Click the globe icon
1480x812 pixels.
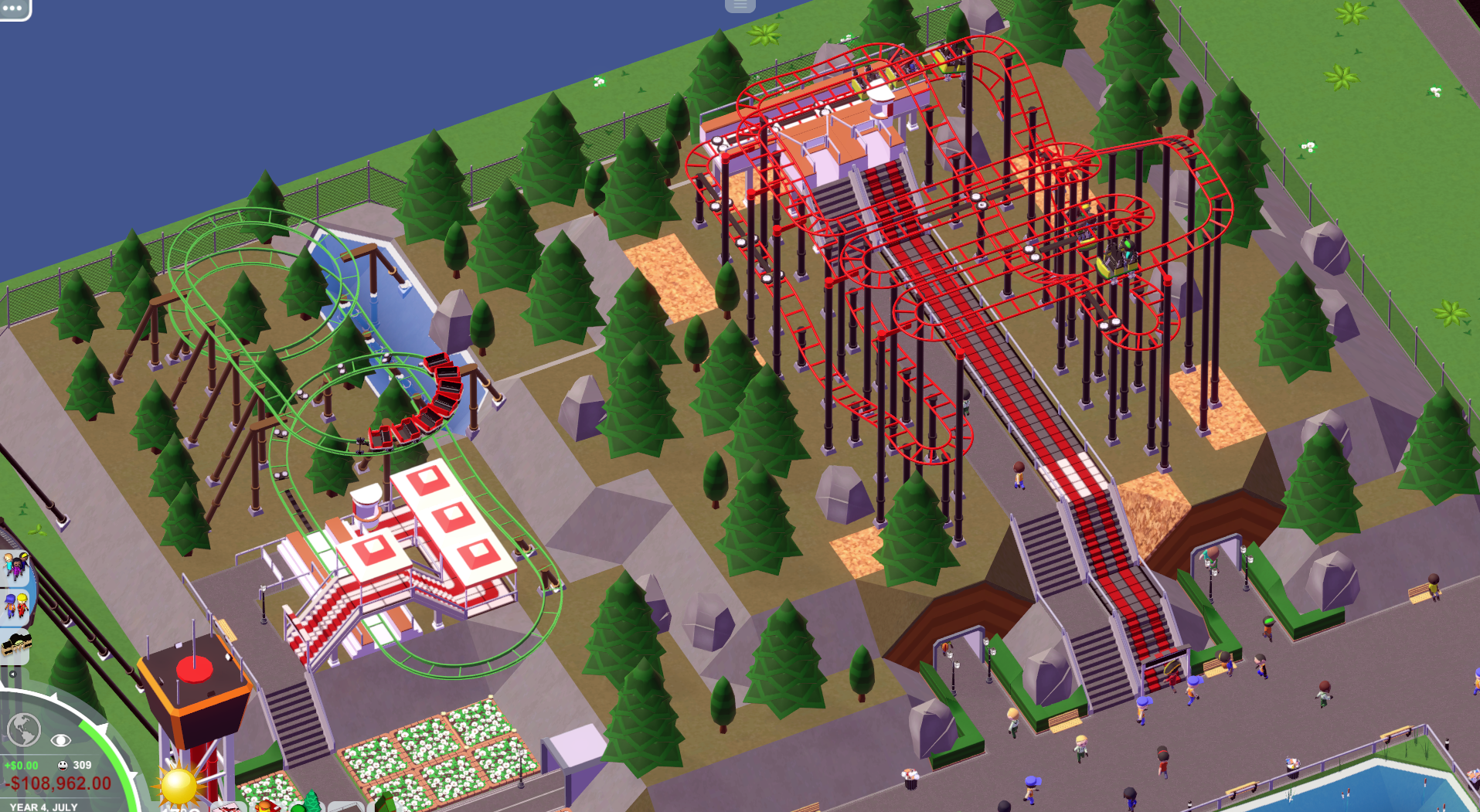click(x=23, y=729)
